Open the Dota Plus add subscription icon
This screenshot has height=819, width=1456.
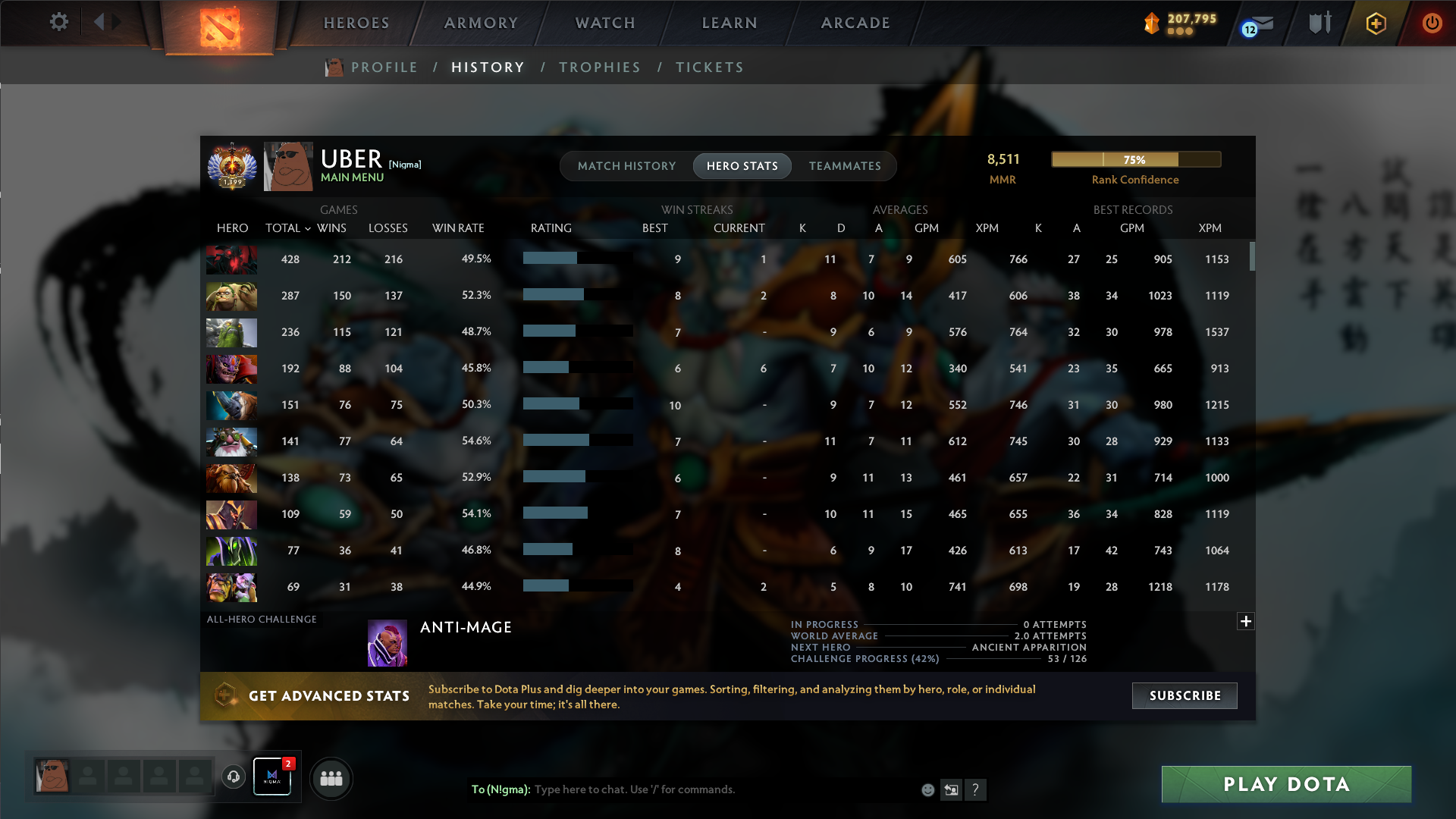1374,23
